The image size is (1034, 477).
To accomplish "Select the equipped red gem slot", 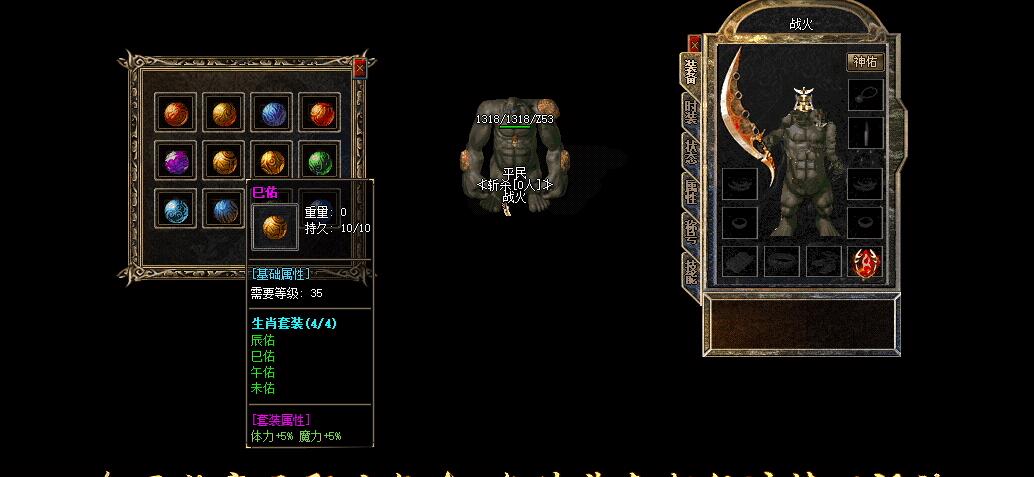I will (865, 262).
